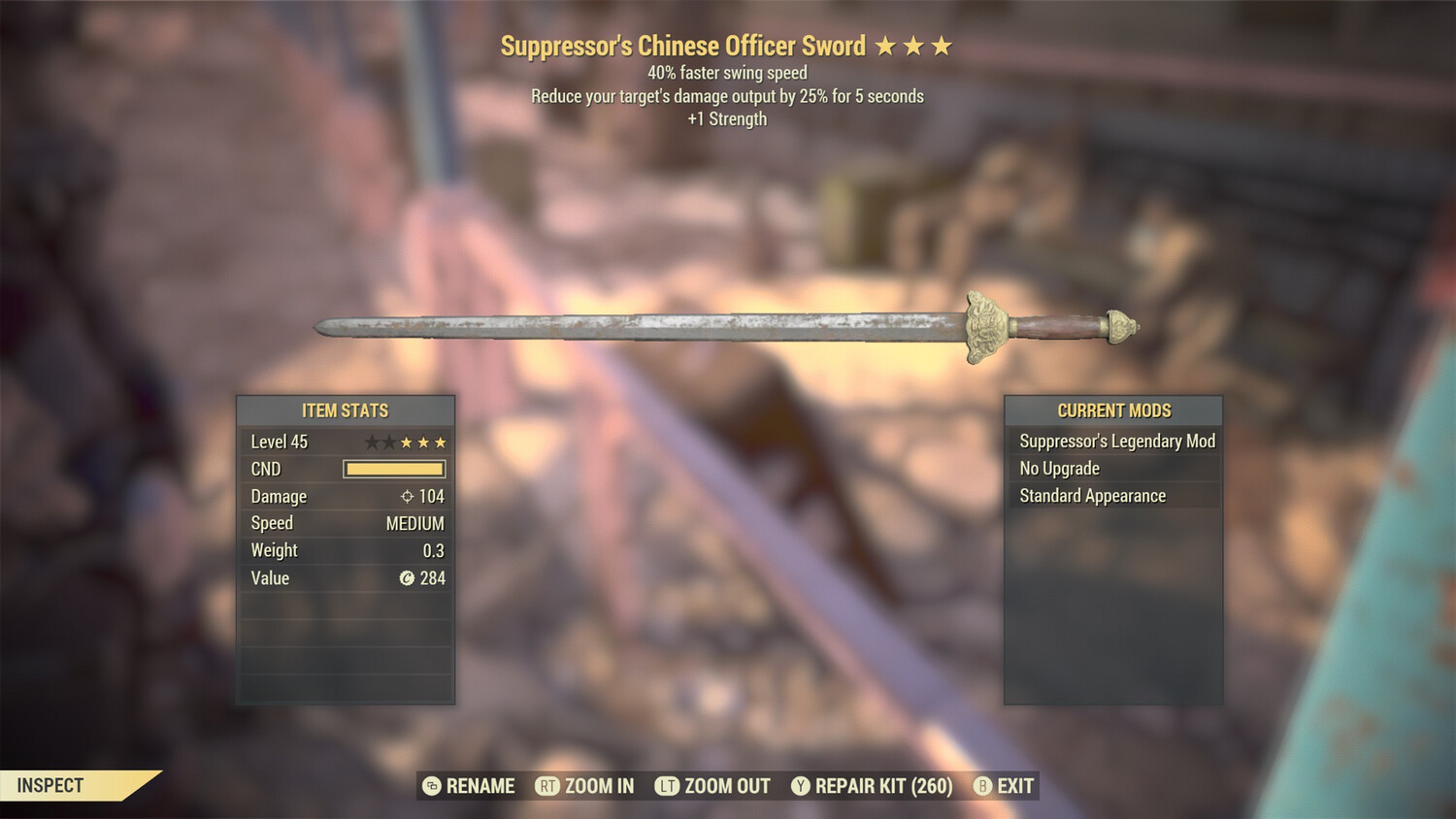Select the LT zoom out icon

[667, 786]
